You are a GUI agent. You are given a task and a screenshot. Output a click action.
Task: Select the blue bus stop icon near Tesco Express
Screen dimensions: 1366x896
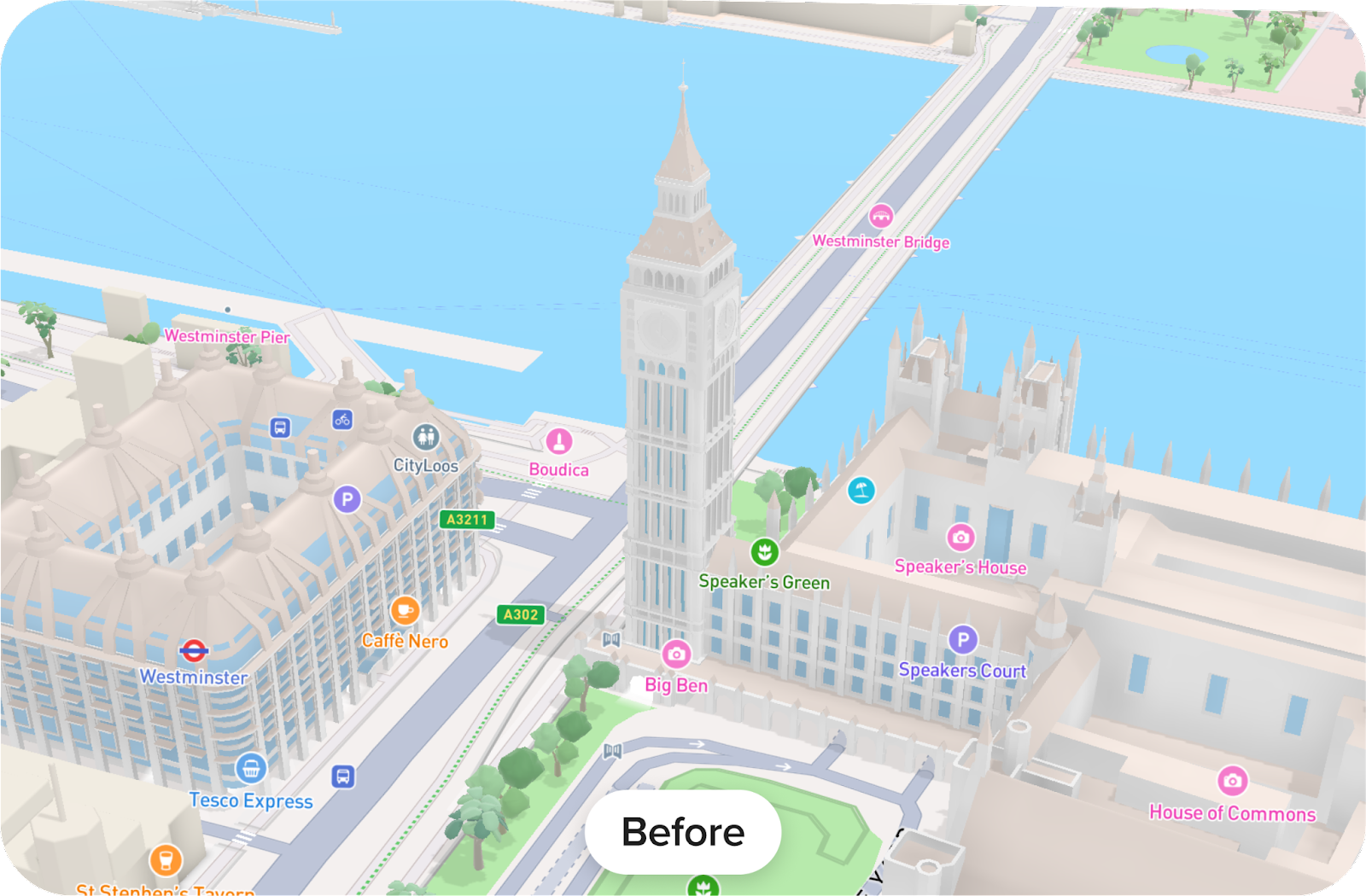(x=342, y=777)
